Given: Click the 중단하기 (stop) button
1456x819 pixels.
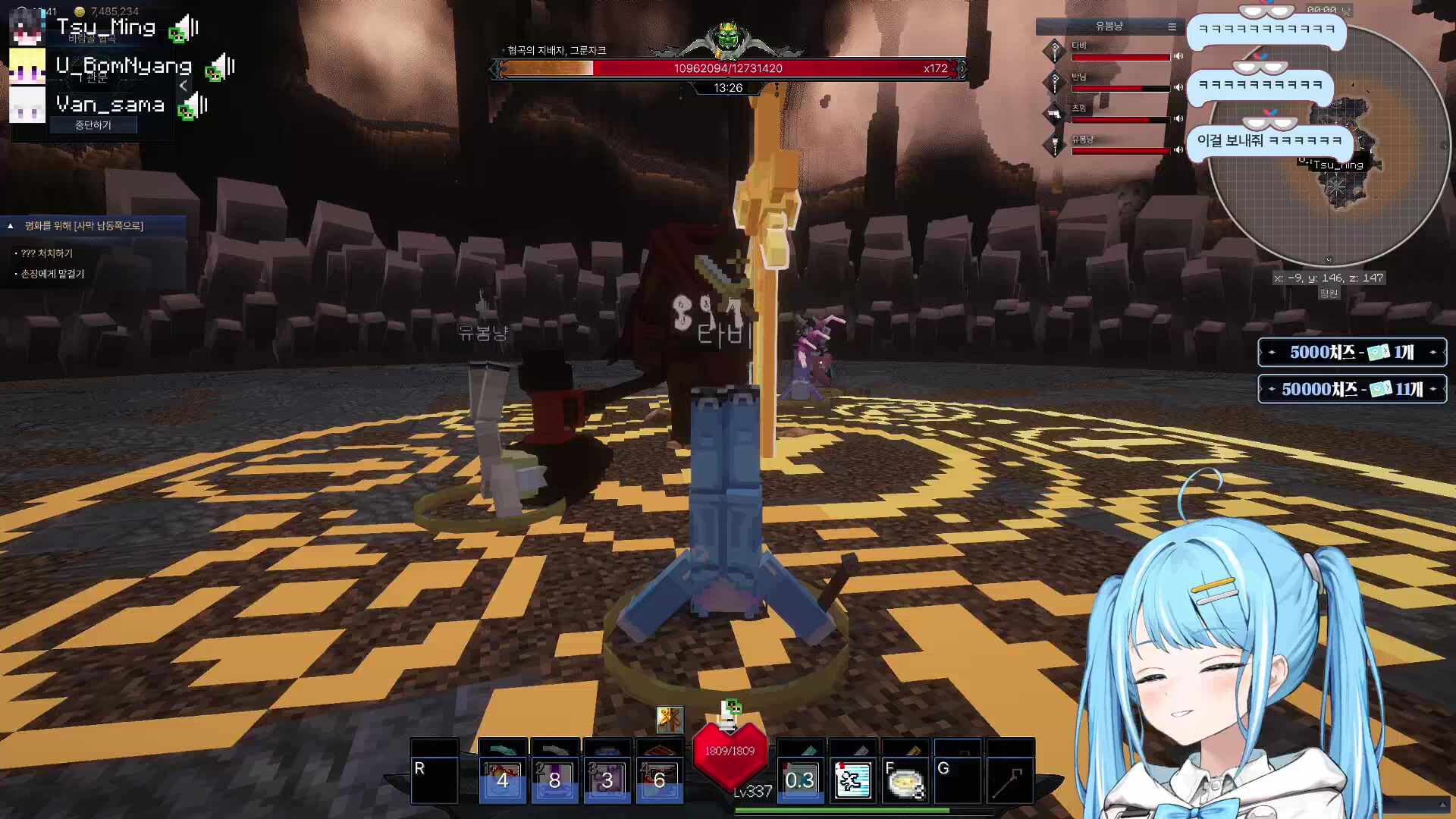Looking at the screenshot, I should 93,125.
